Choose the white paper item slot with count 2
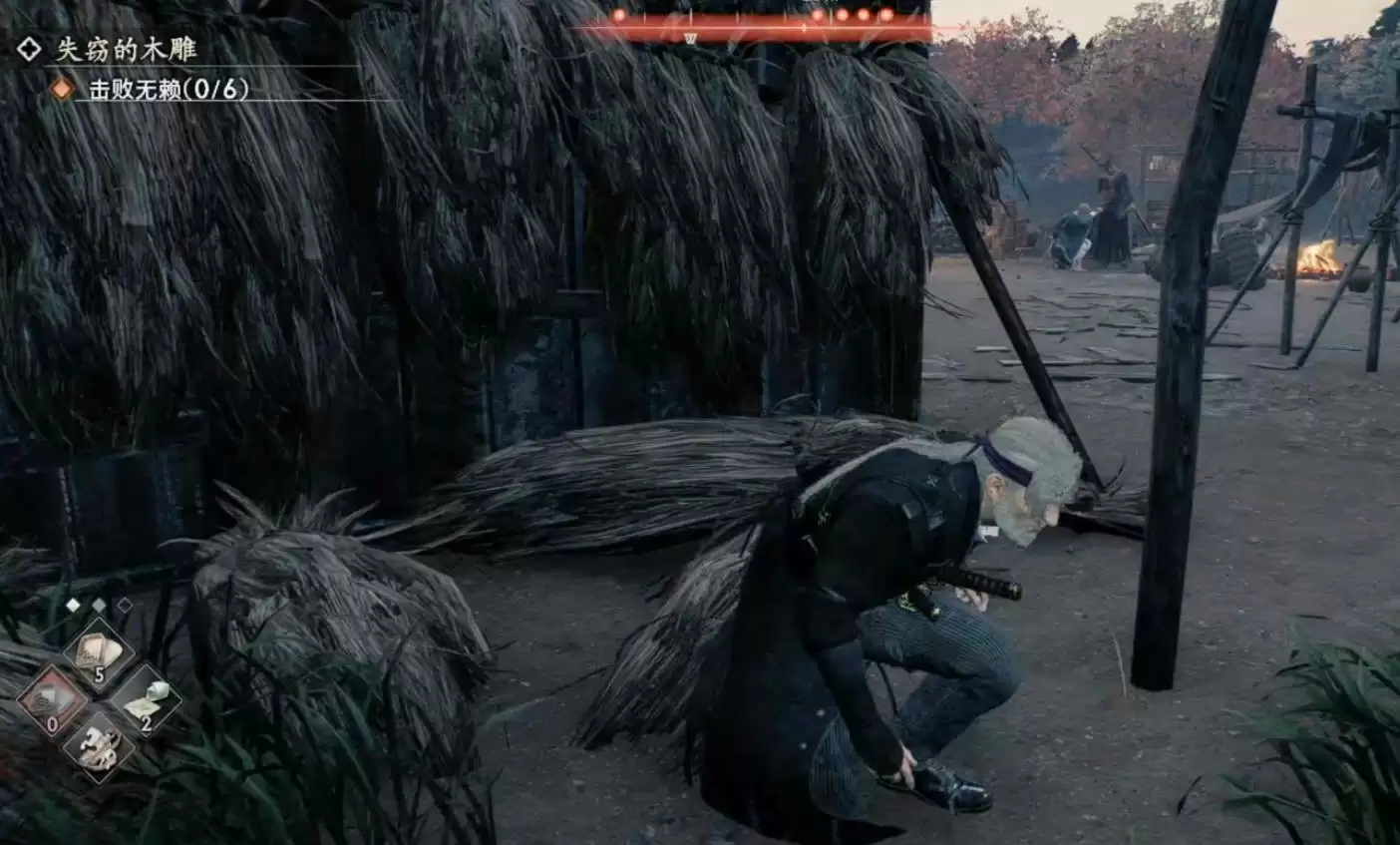The width and height of the screenshot is (1400, 845). click(146, 699)
